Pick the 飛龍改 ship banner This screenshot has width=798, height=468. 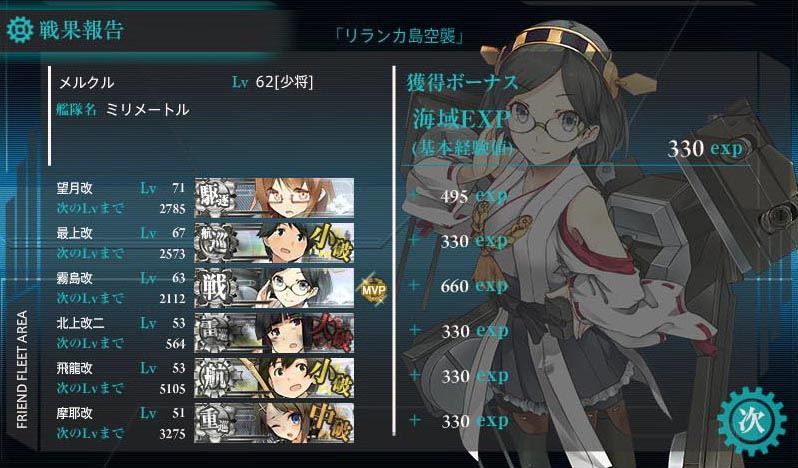point(274,376)
